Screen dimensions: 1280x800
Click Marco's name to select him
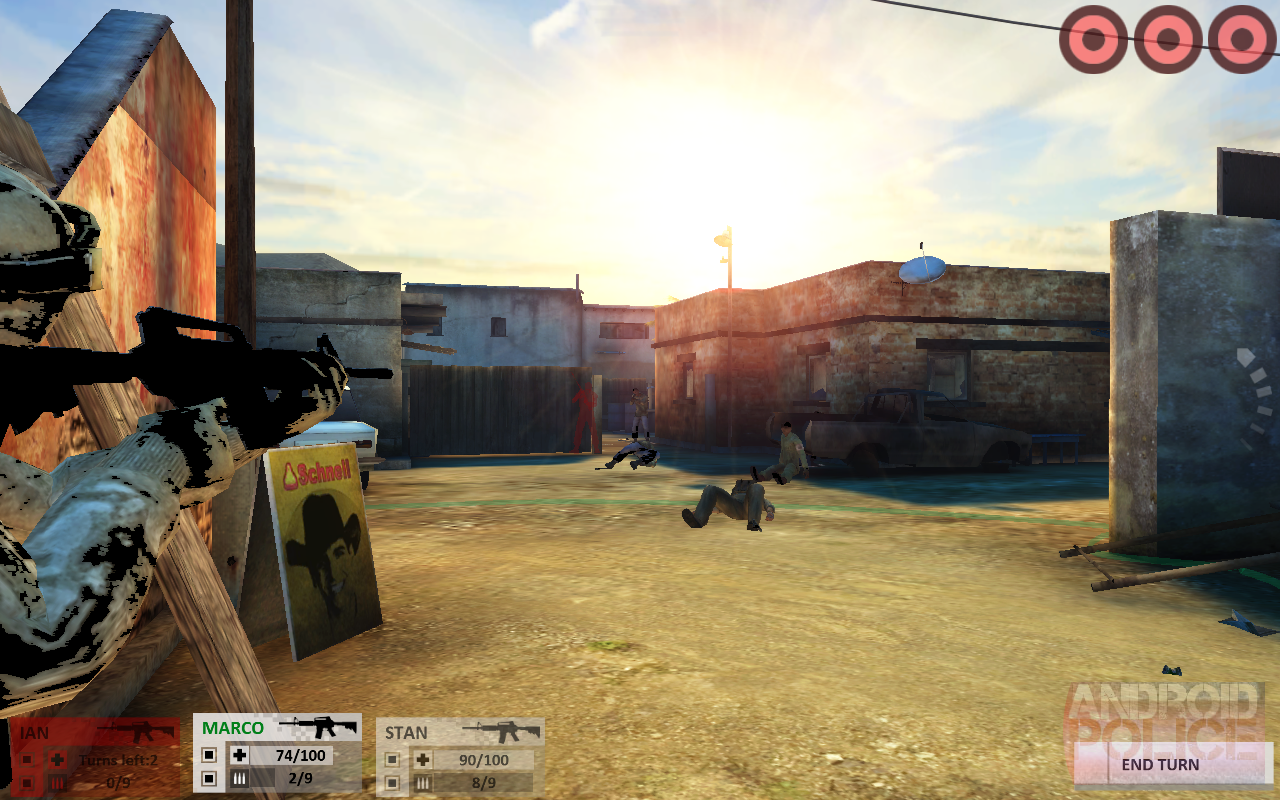point(231,728)
